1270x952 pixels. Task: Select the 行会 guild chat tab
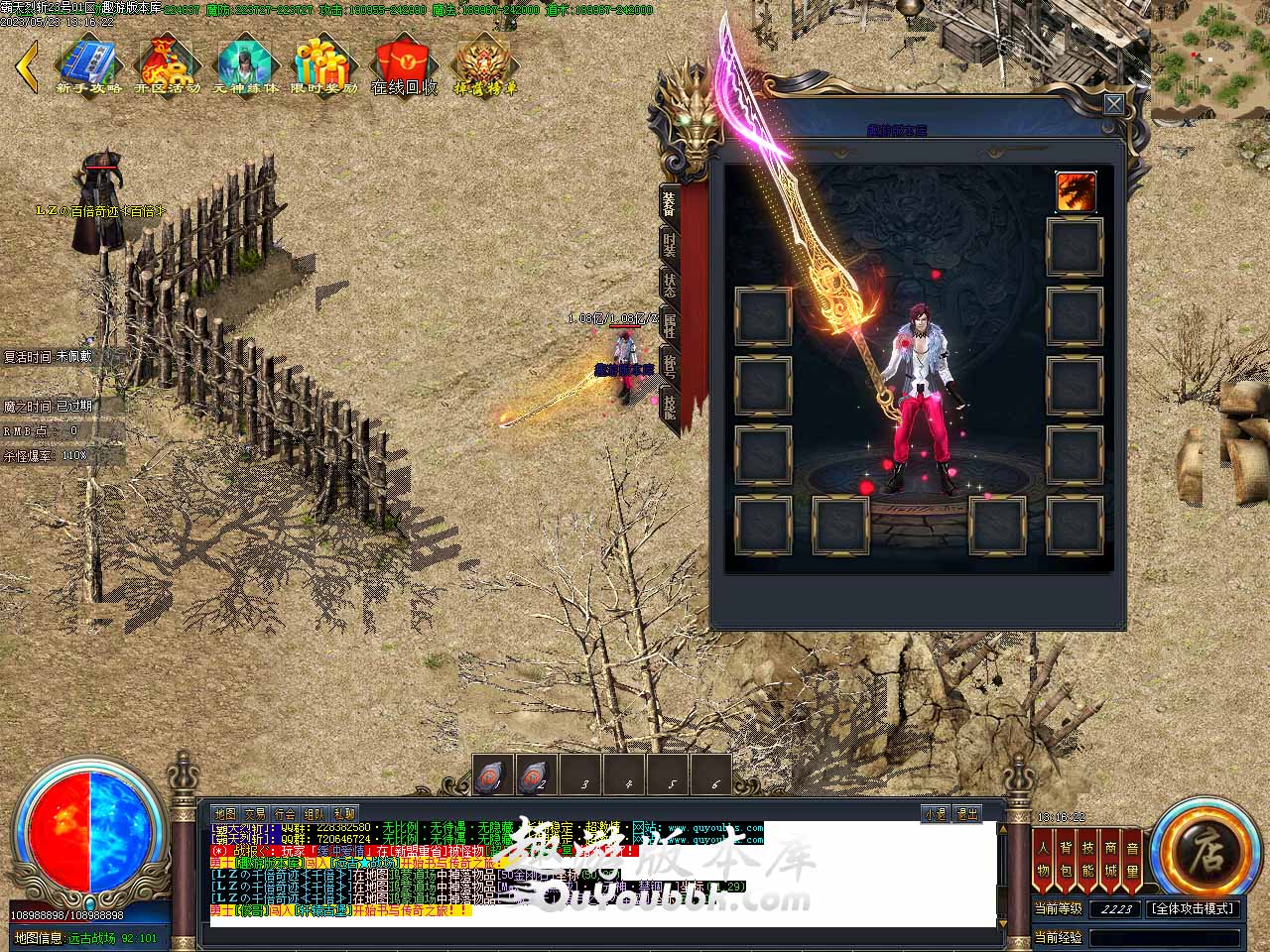pyautogui.click(x=285, y=814)
